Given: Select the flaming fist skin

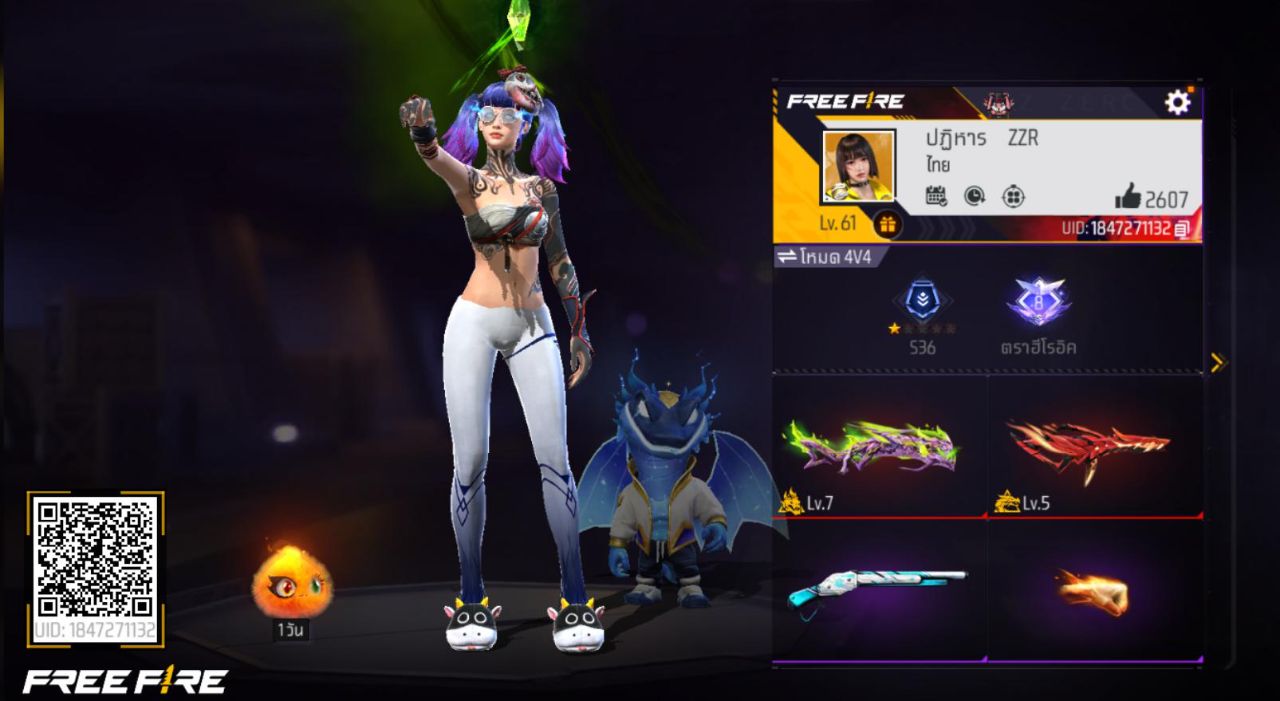Looking at the screenshot, I should point(1093,590).
